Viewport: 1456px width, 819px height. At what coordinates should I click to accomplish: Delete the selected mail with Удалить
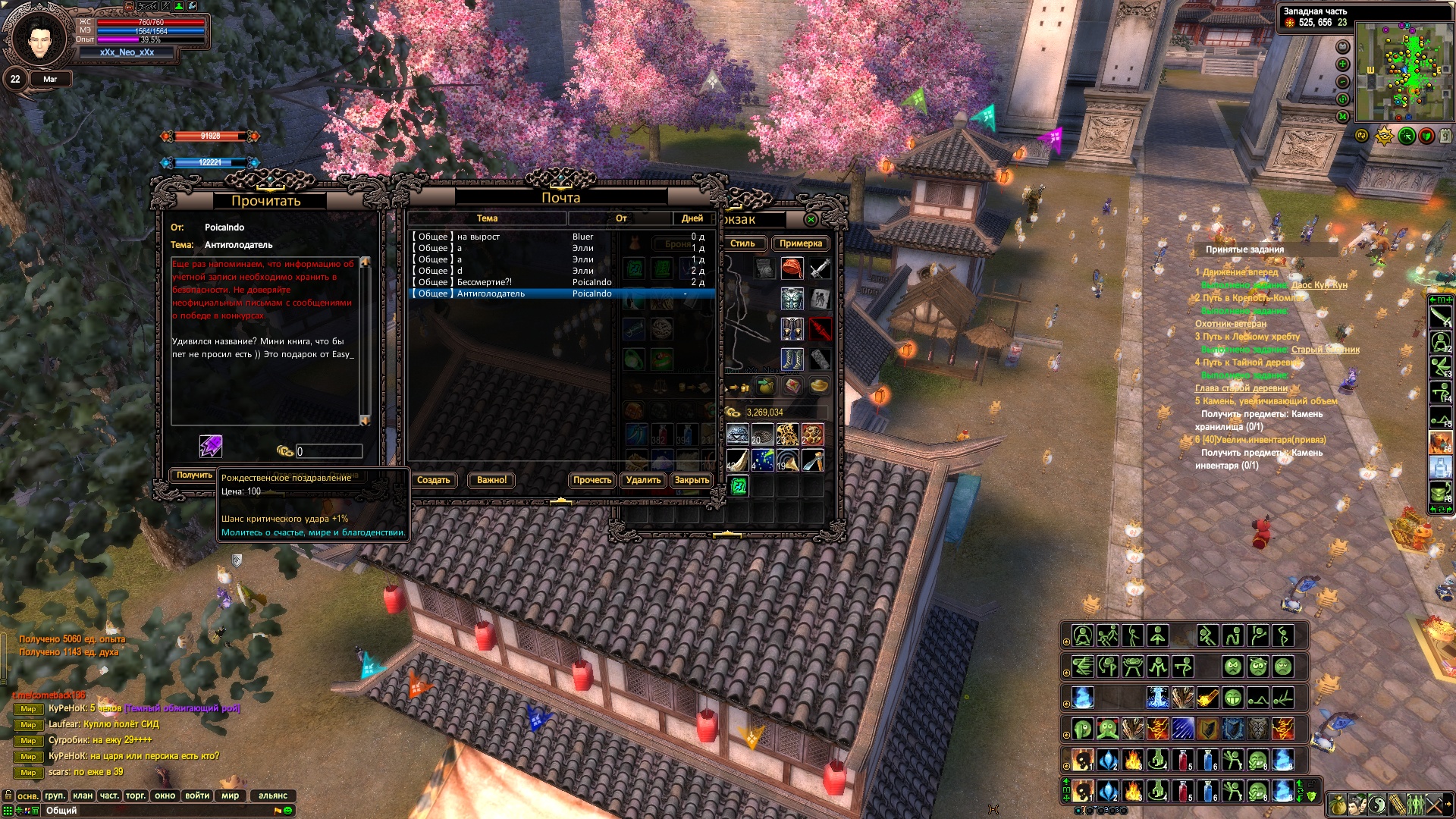click(x=643, y=480)
